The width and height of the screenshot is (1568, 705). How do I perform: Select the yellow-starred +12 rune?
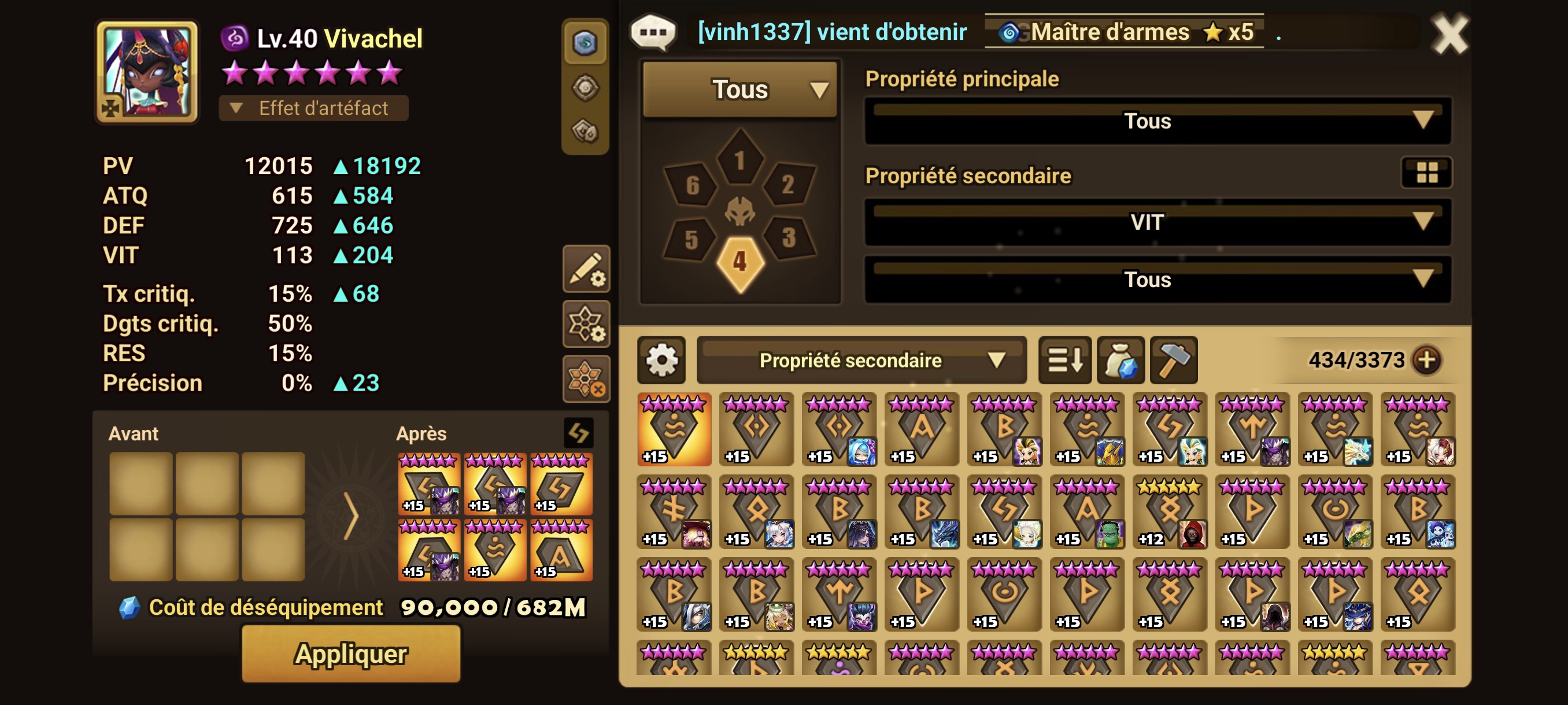click(x=1168, y=512)
